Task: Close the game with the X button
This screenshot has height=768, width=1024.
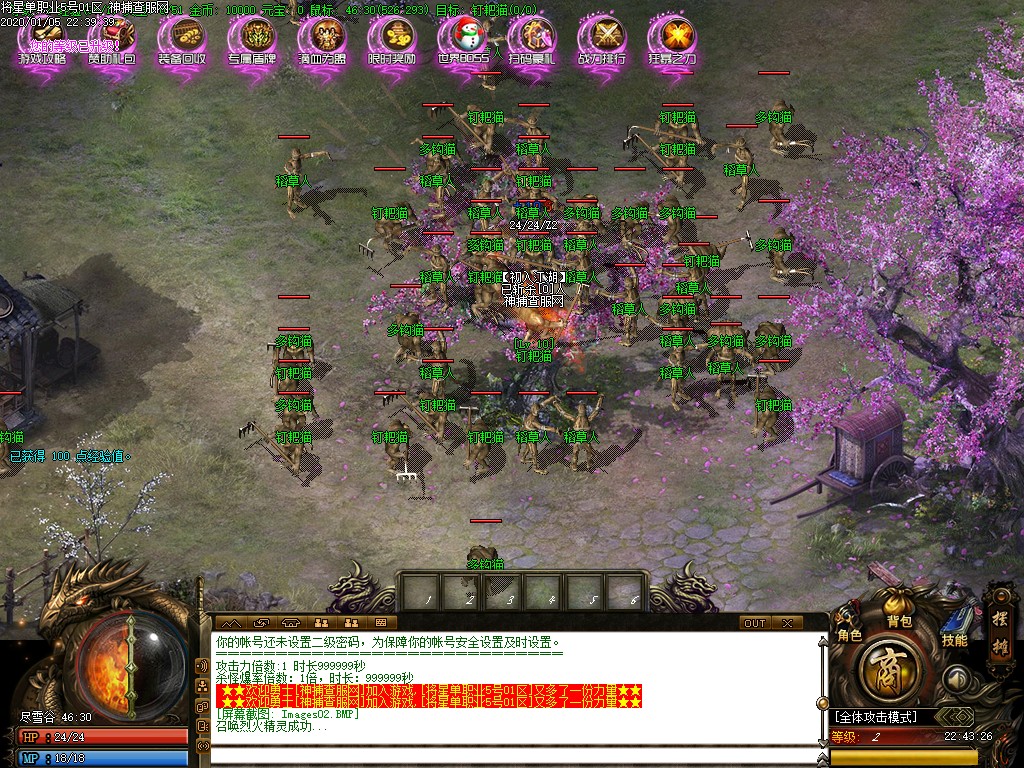Action: coord(788,623)
